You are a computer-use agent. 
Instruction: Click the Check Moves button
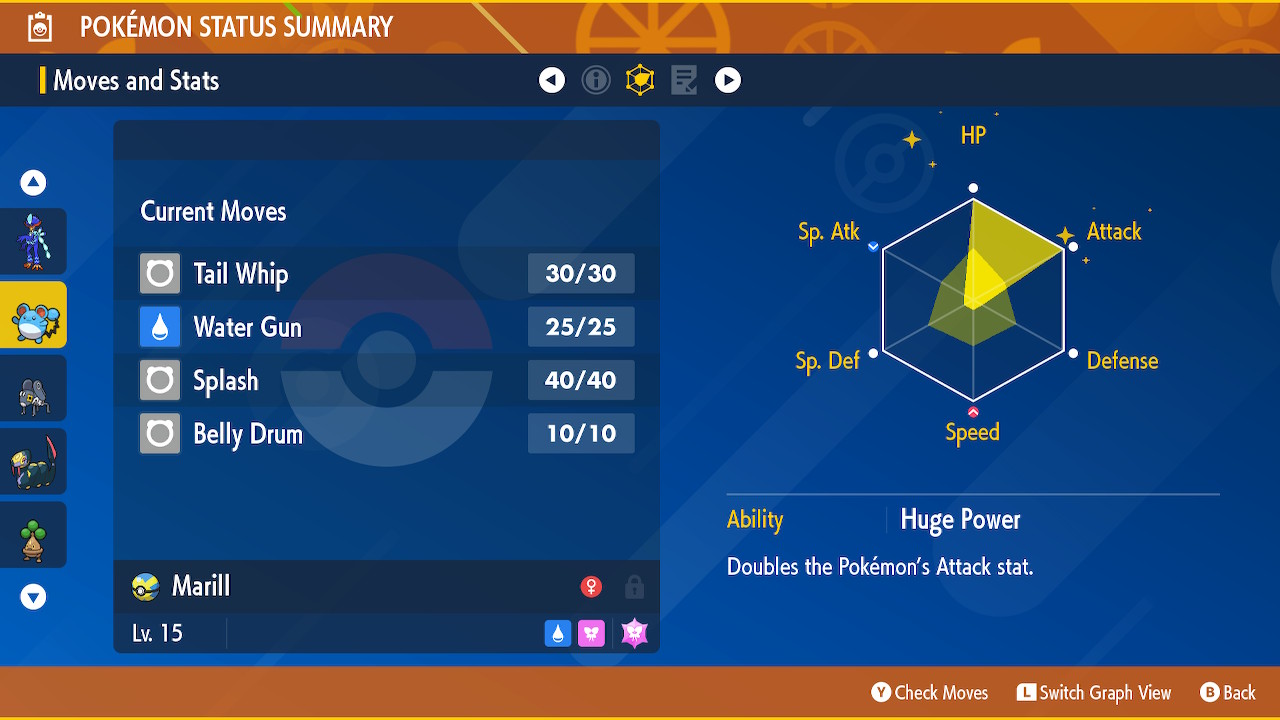(x=929, y=692)
